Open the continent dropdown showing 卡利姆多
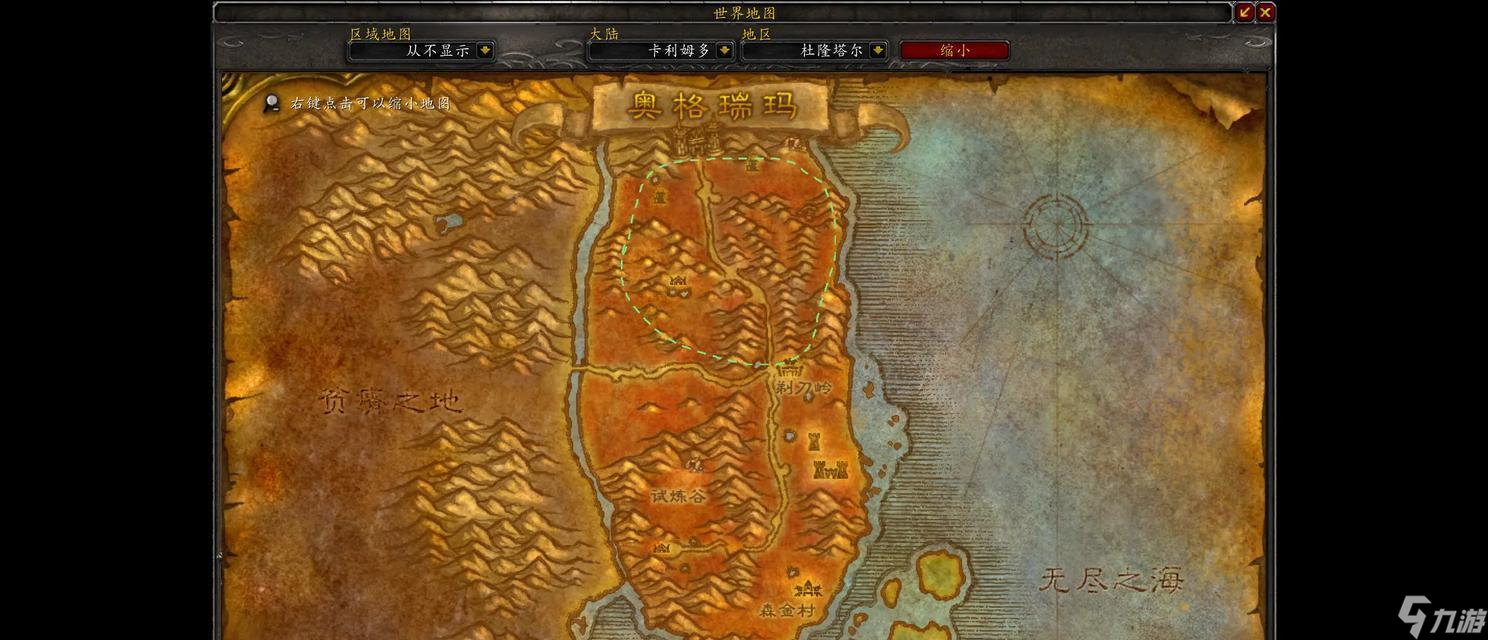Image resolution: width=1488 pixels, height=640 pixels. 724,50
